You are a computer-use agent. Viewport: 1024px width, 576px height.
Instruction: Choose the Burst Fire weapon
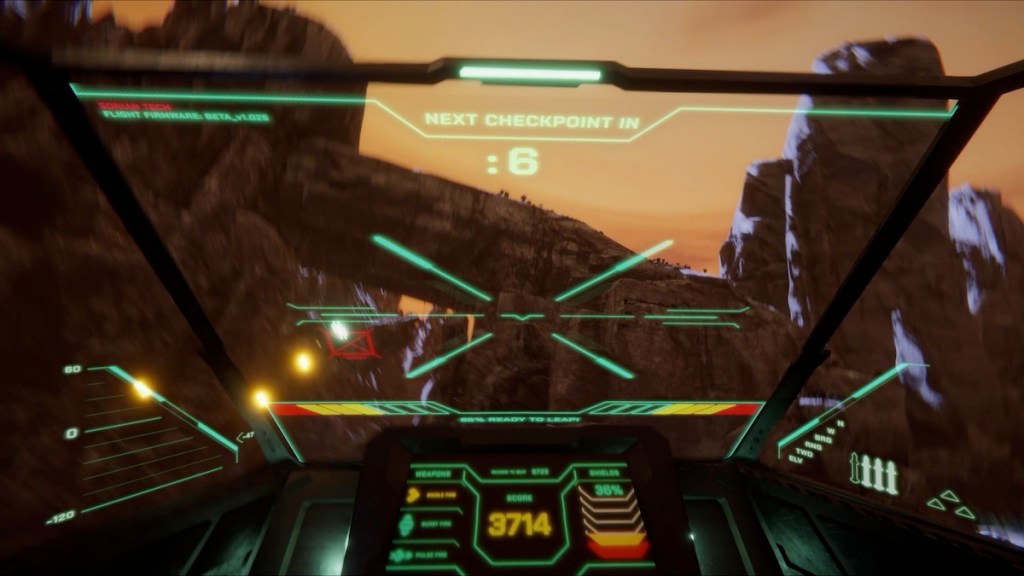431,523
